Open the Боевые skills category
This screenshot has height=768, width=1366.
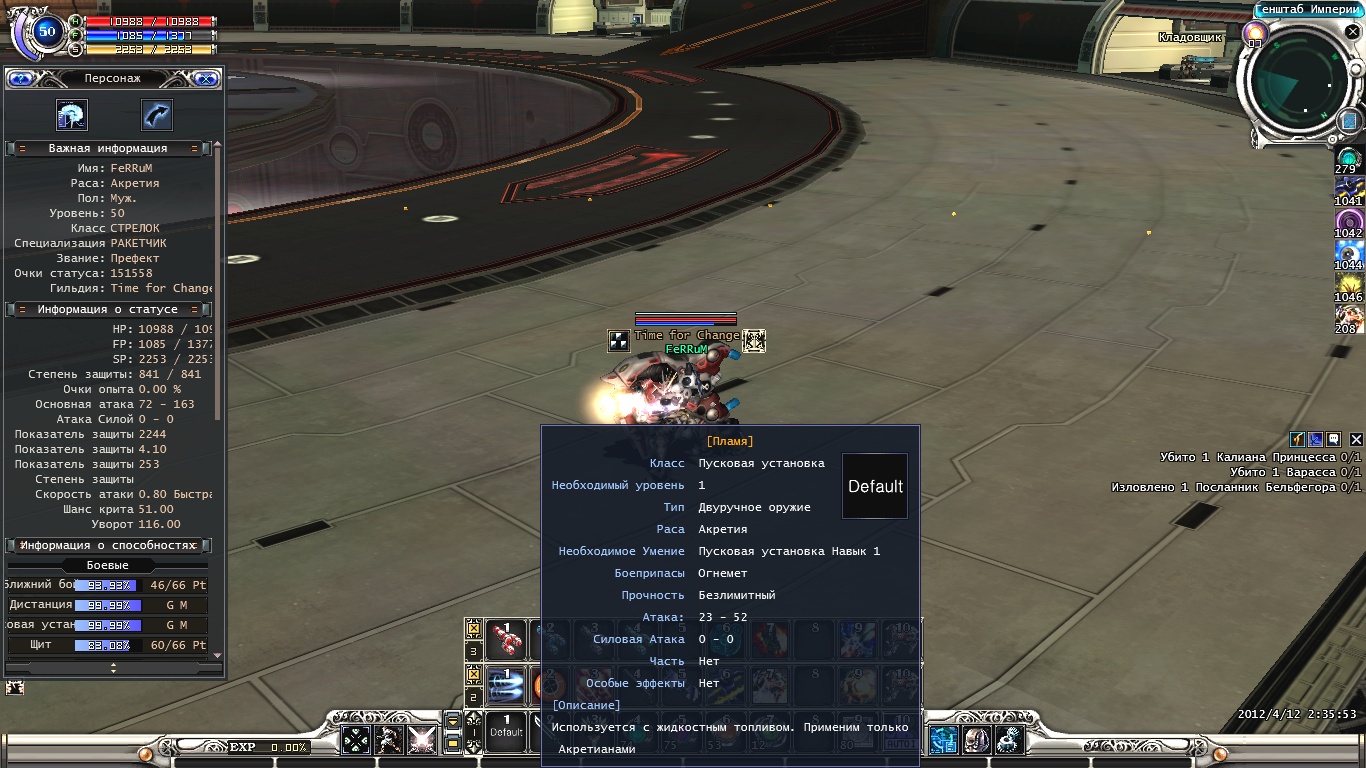108,565
